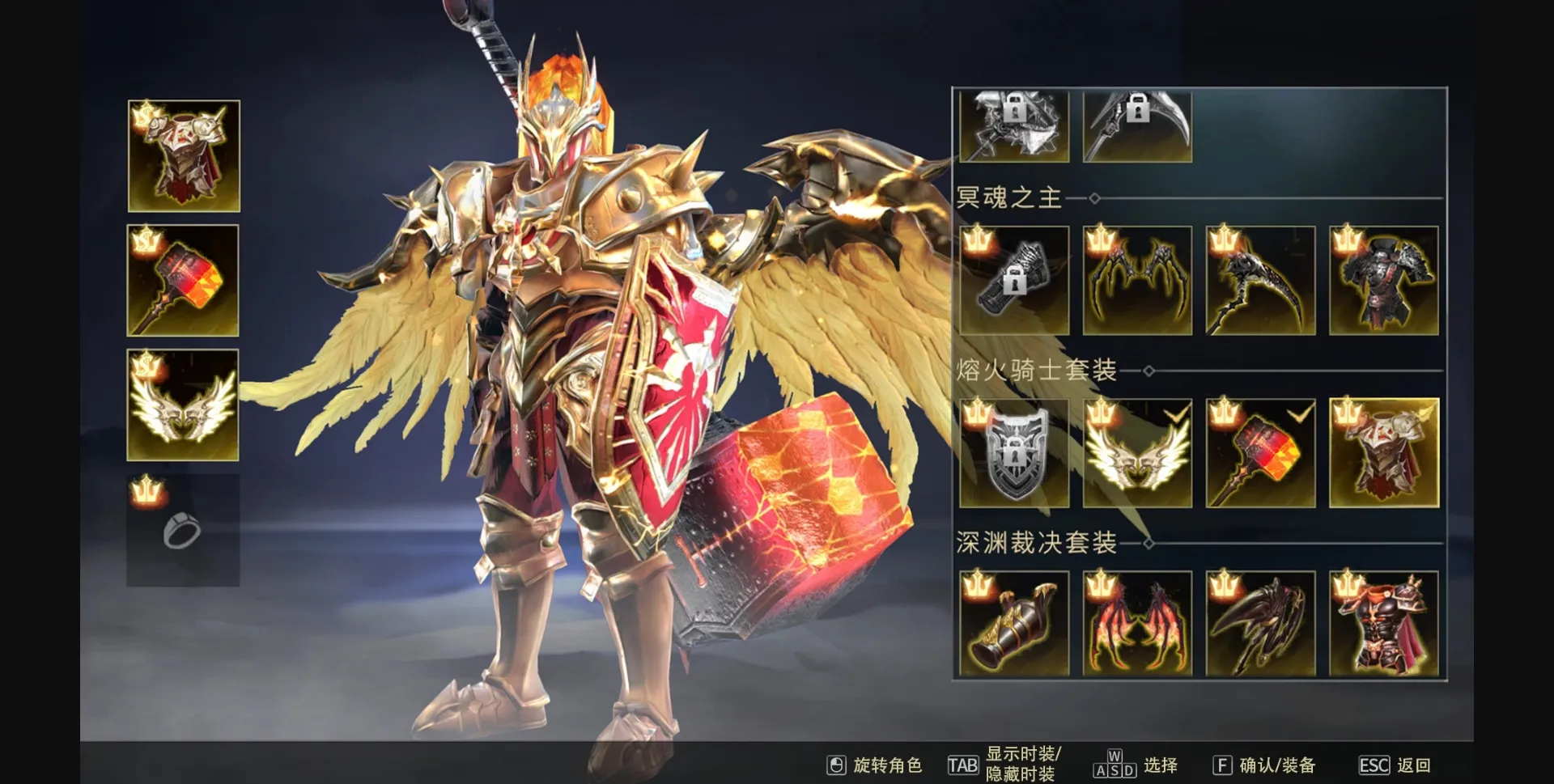Click the molten hammer in the left equipment list
The width and height of the screenshot is (1554, 784).
click(183, 279)
